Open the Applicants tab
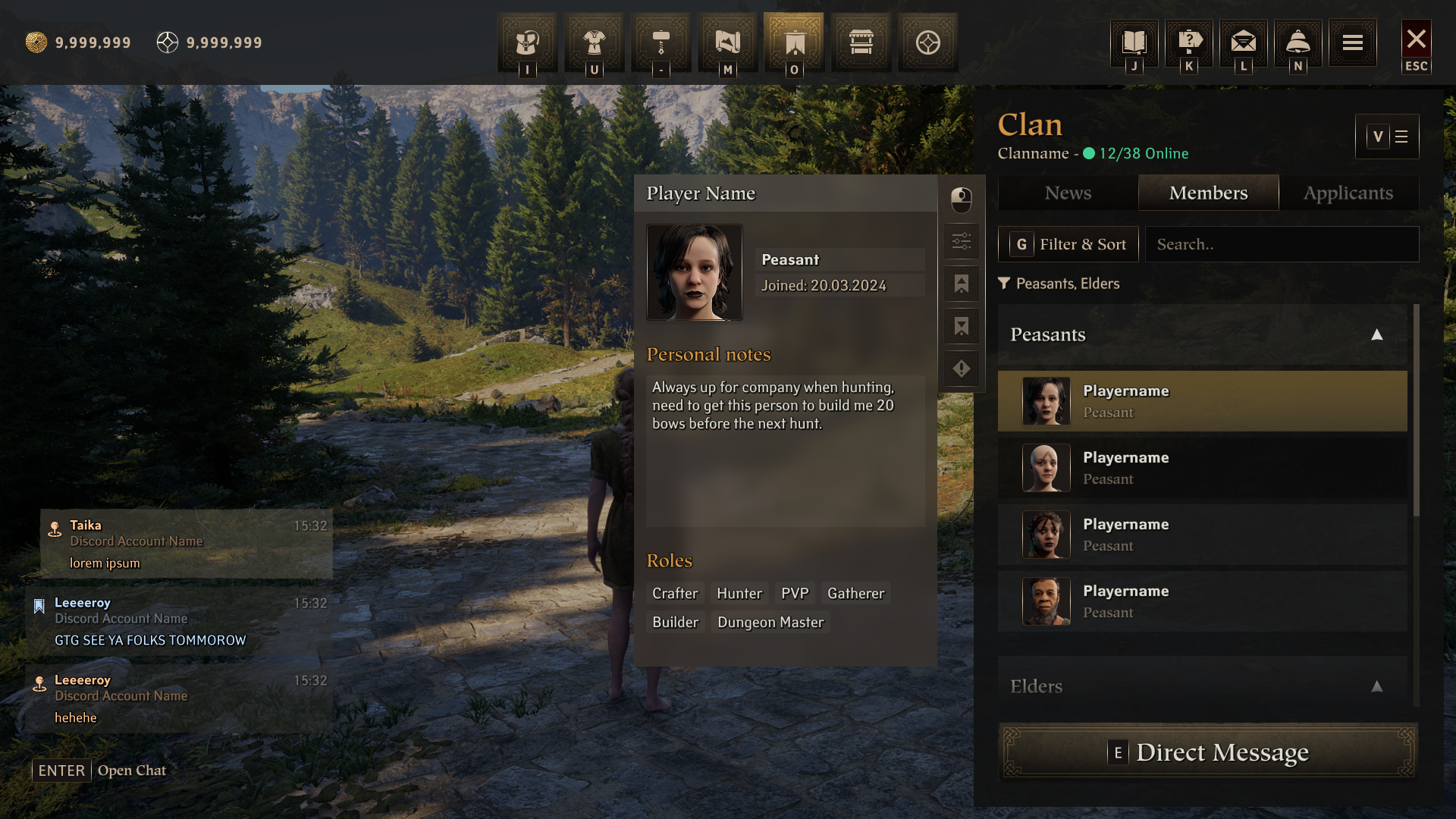Screen dimensions: 1456x819 point(1348,193)
